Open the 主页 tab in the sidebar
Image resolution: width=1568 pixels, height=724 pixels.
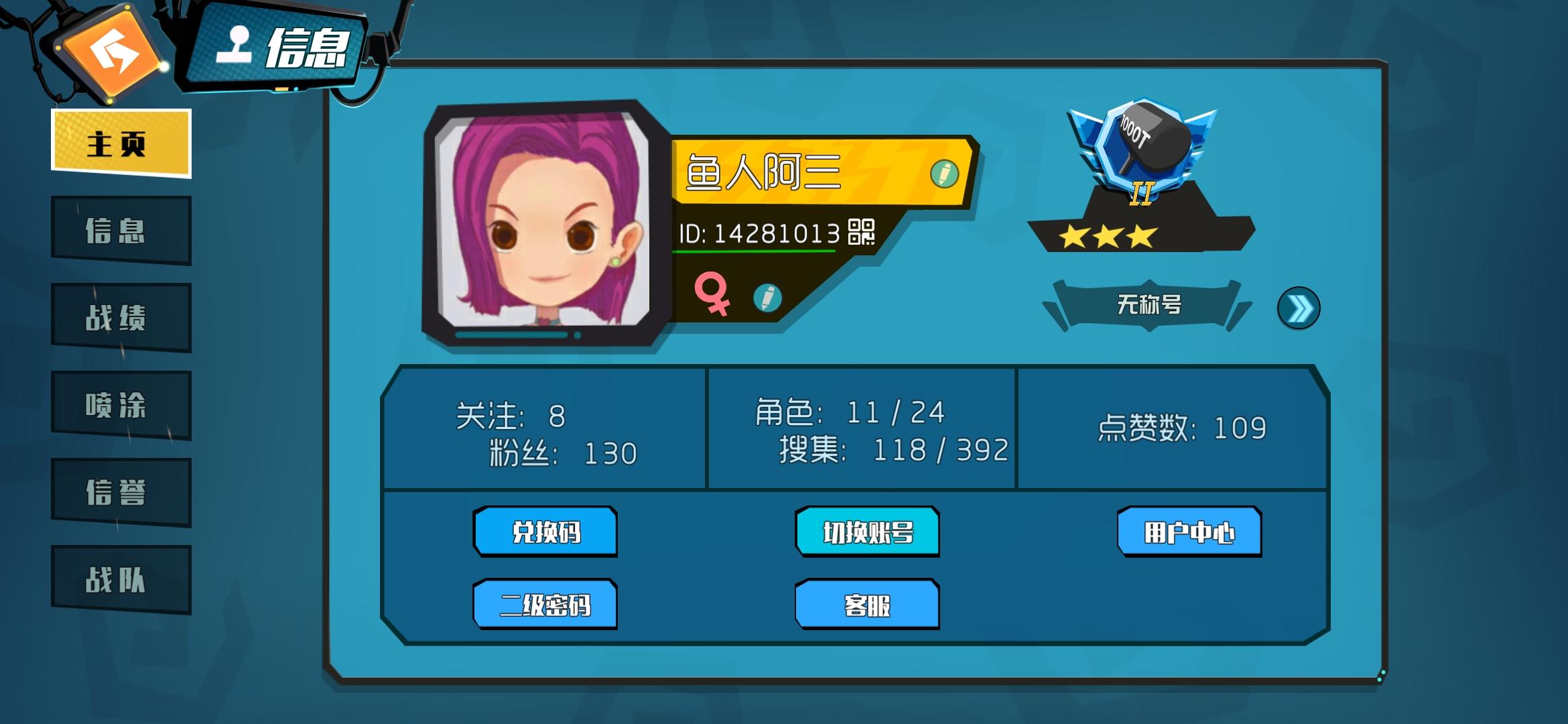point(119,142)
